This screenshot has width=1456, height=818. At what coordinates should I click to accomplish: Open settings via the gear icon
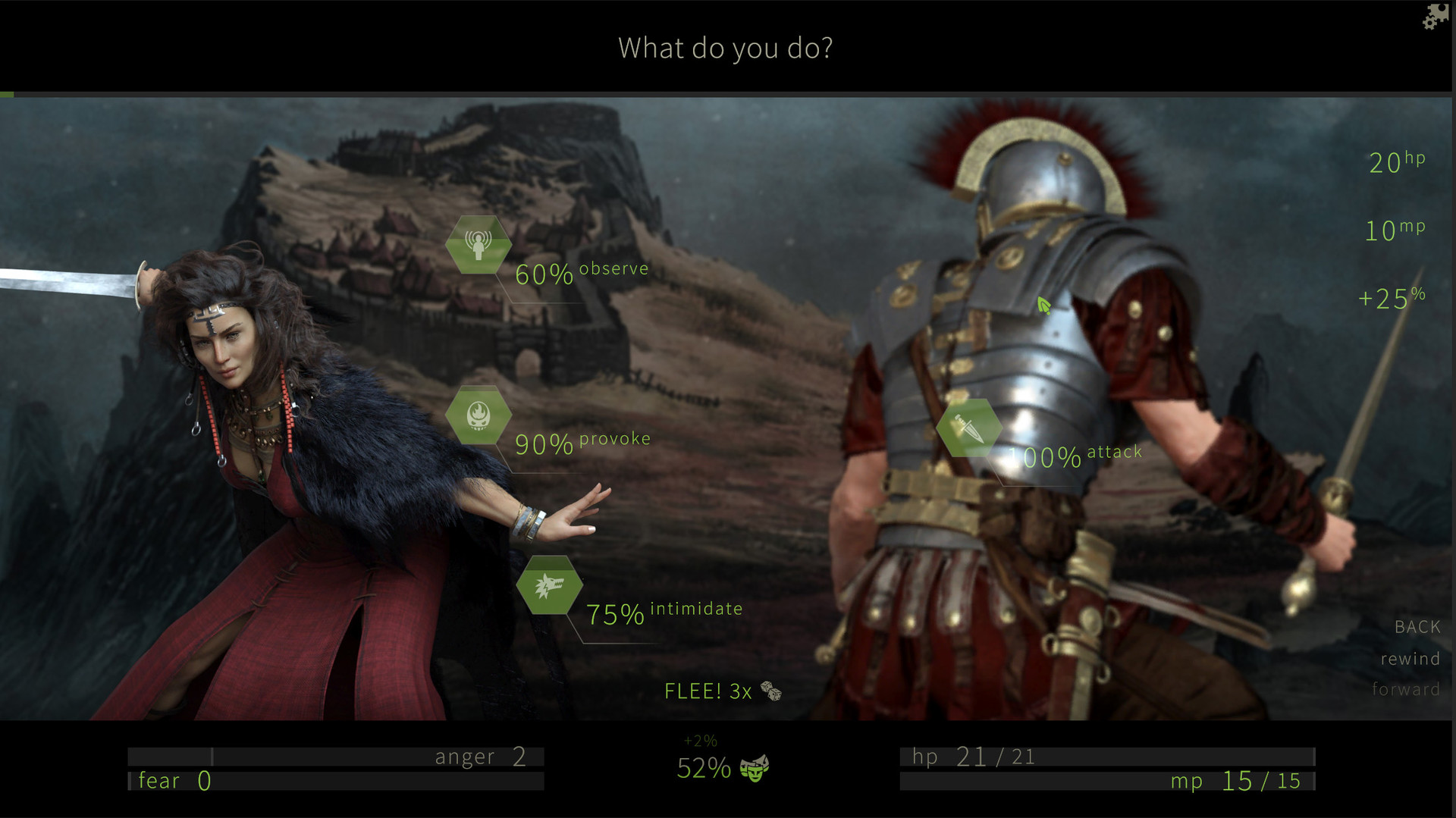pos(1429,24)
